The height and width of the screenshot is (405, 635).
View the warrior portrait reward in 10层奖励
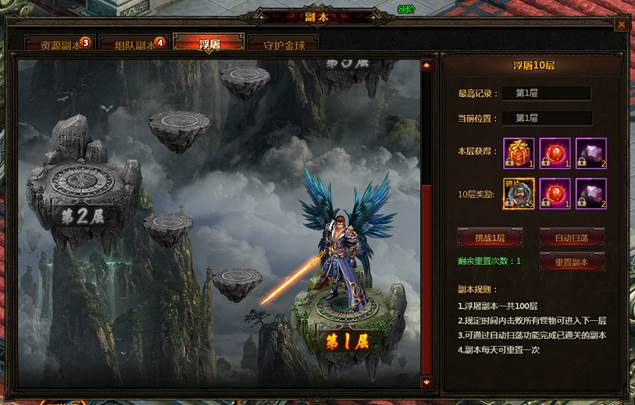click(519, 193)
